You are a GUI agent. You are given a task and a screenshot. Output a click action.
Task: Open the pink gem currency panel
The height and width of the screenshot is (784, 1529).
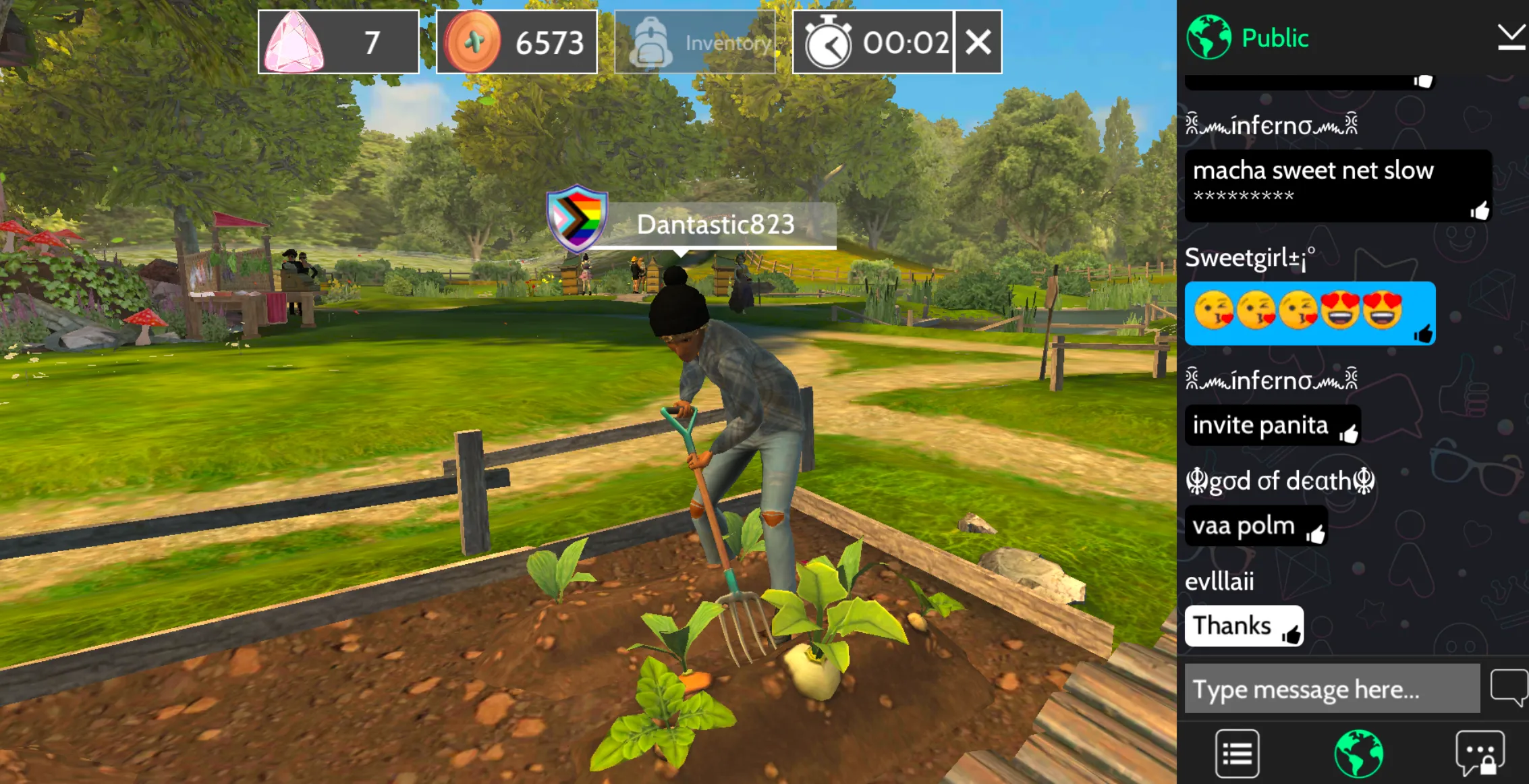[338, 43]
